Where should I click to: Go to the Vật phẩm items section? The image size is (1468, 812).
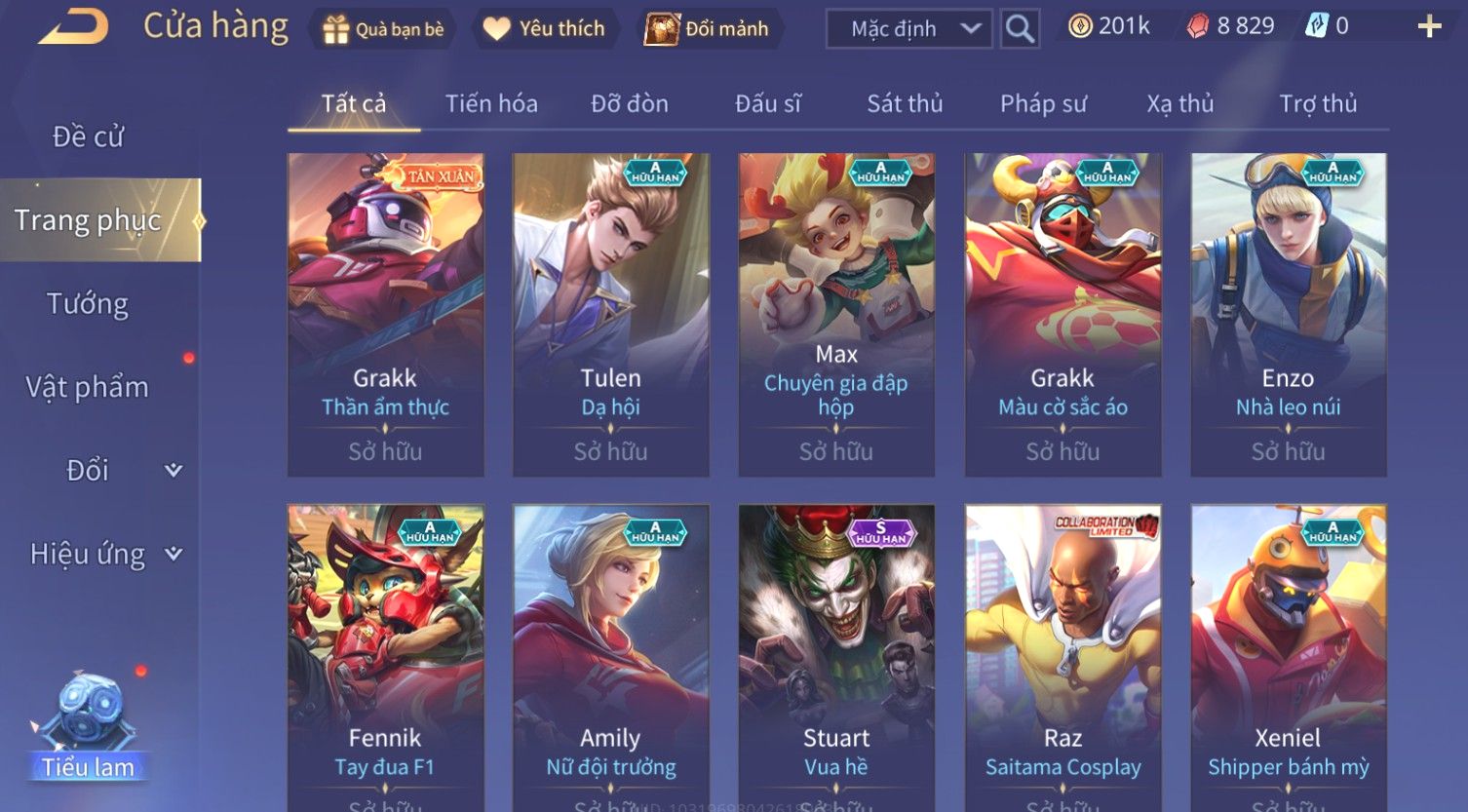(88, 387)
